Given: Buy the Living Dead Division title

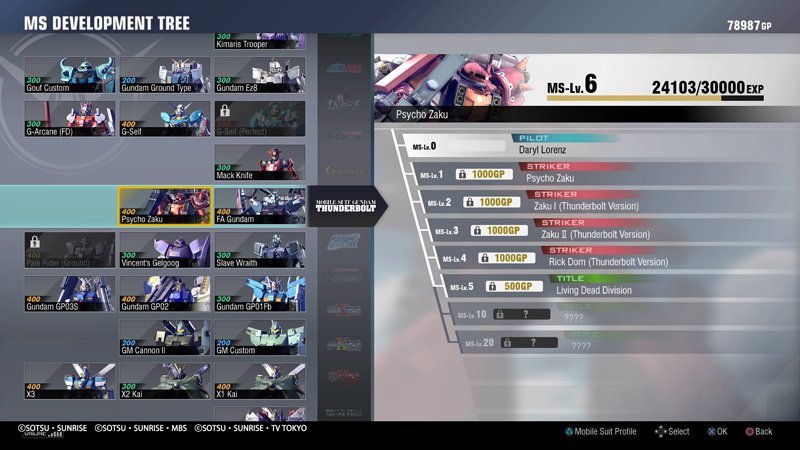Looking at the screenshot, I should point(514,286).
